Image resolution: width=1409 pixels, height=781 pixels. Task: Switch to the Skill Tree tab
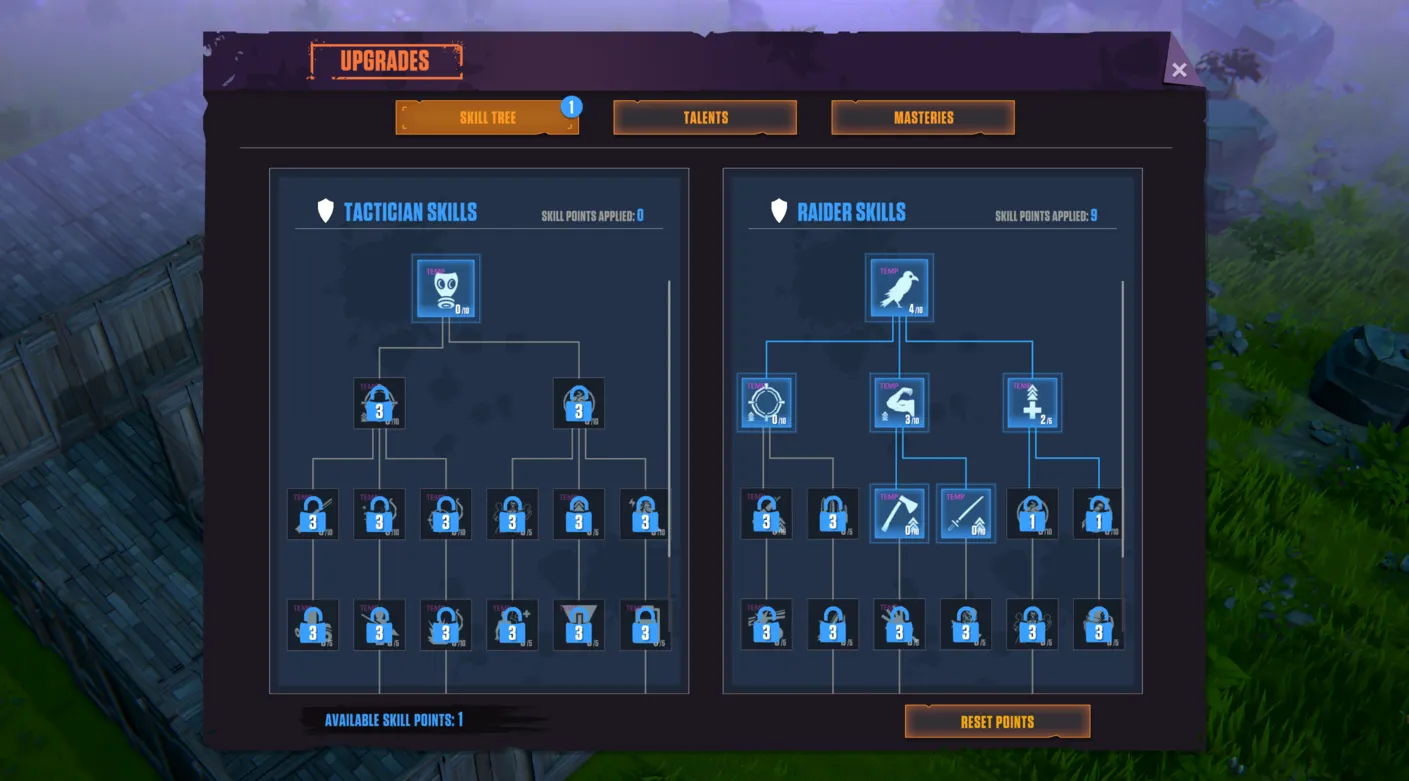487,117
